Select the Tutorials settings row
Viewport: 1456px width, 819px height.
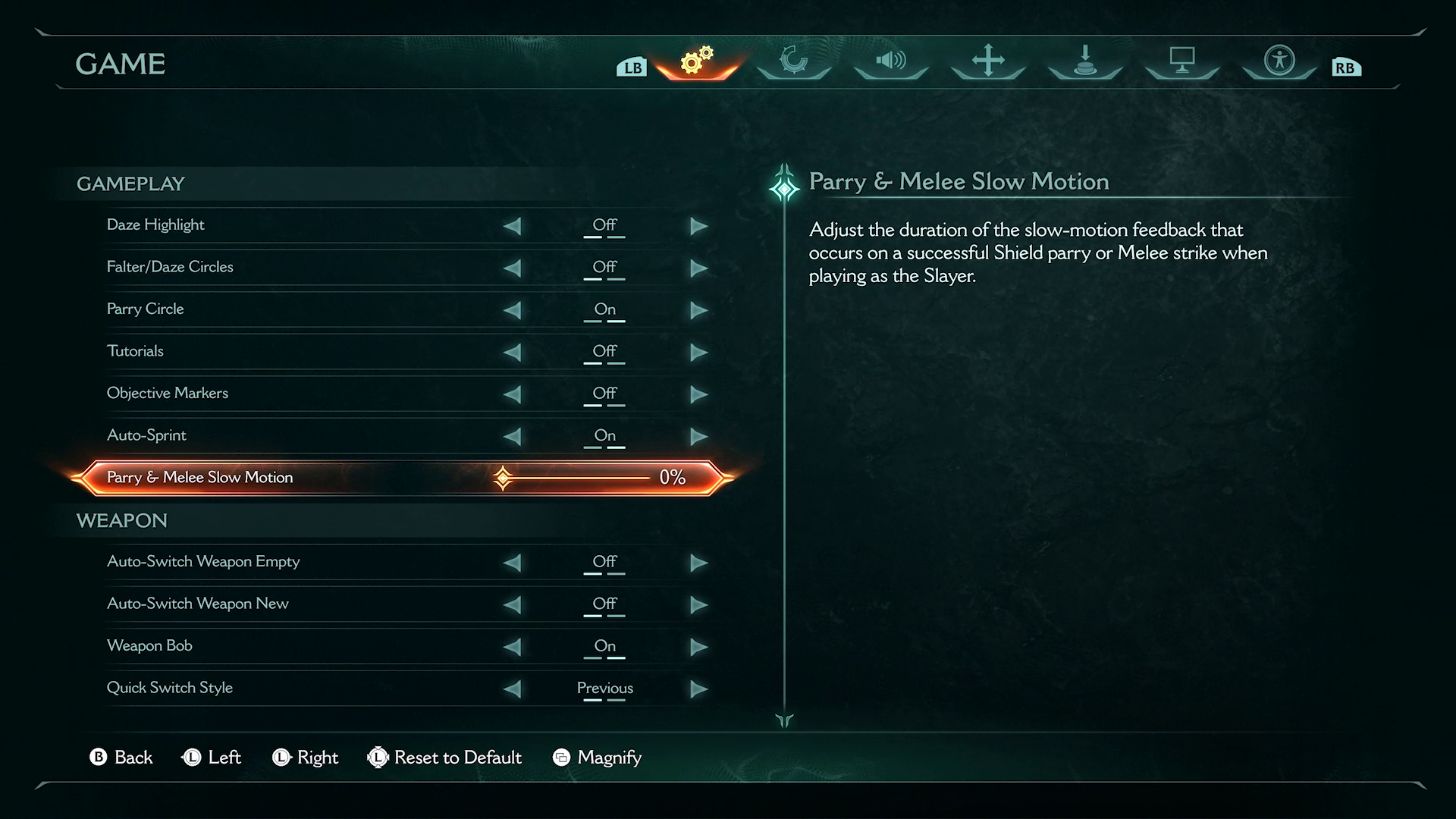click(x=303, y=351)
